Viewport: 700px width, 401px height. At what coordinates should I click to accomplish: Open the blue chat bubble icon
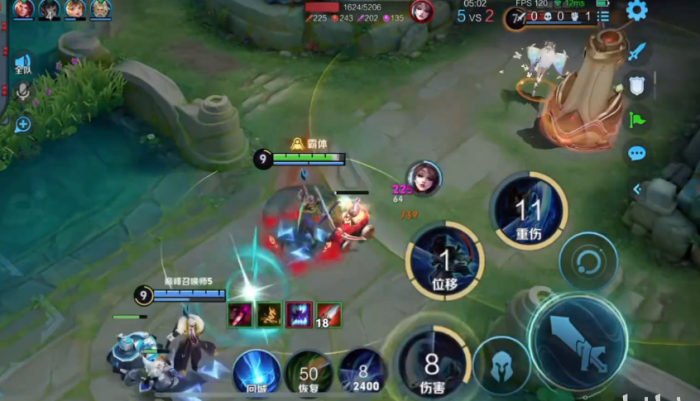pos(637,153)
